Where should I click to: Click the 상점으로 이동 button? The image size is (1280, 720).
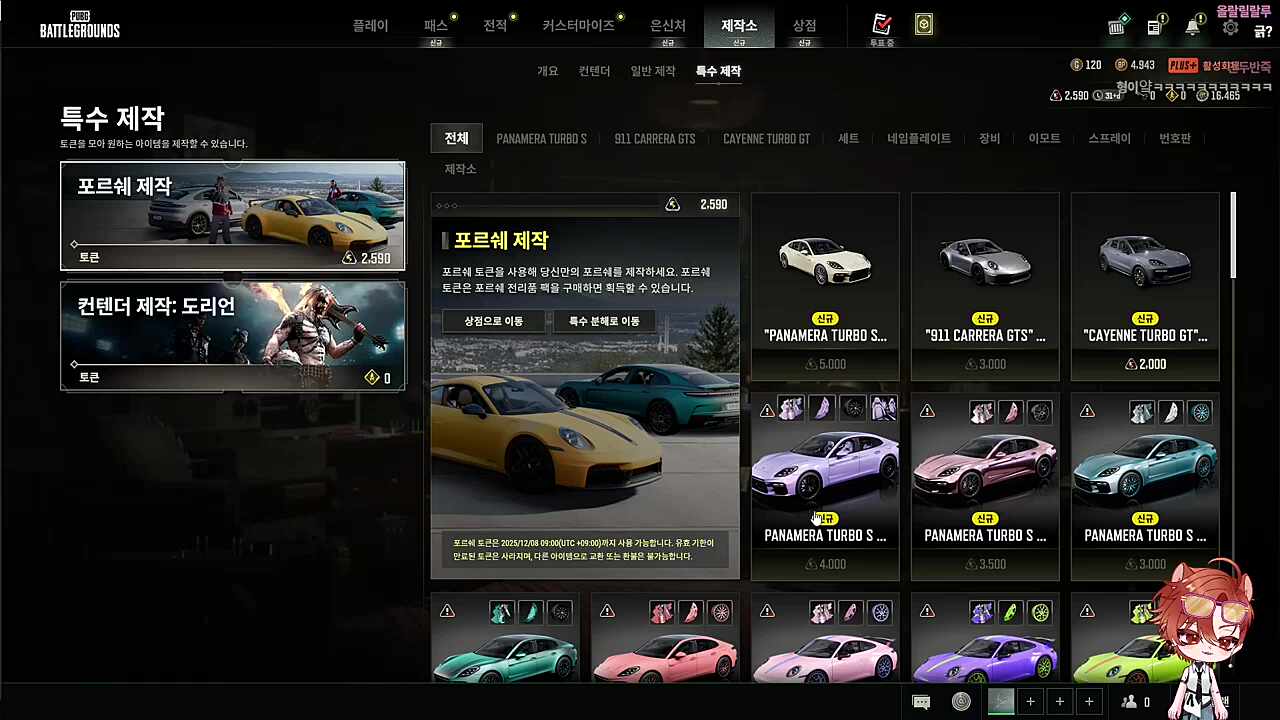(493, 321)
